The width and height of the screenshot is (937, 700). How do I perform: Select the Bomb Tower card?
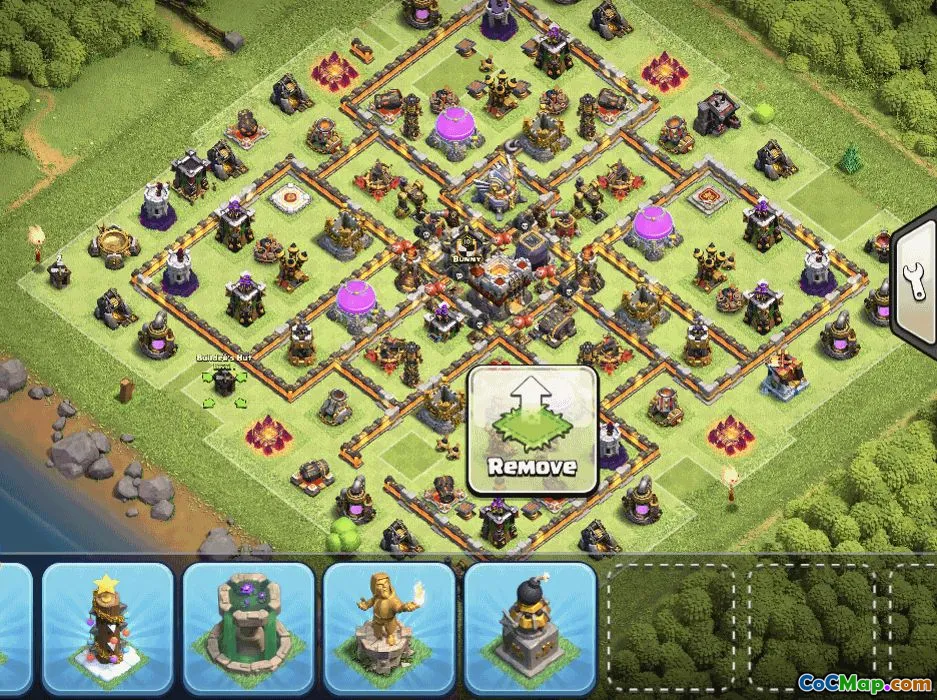pos(529,629)
